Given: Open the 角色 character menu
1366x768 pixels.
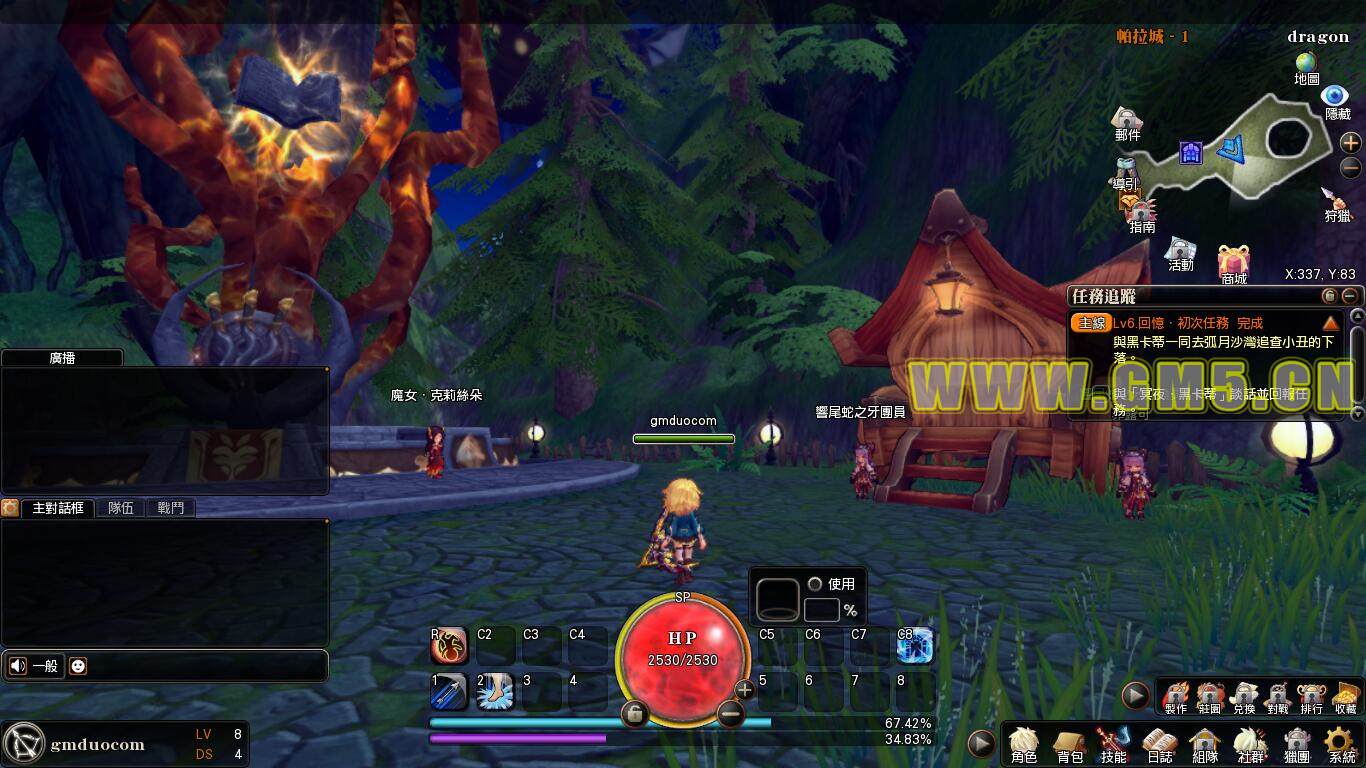Looking at the screenshot, I should (x=1023, y=743).
